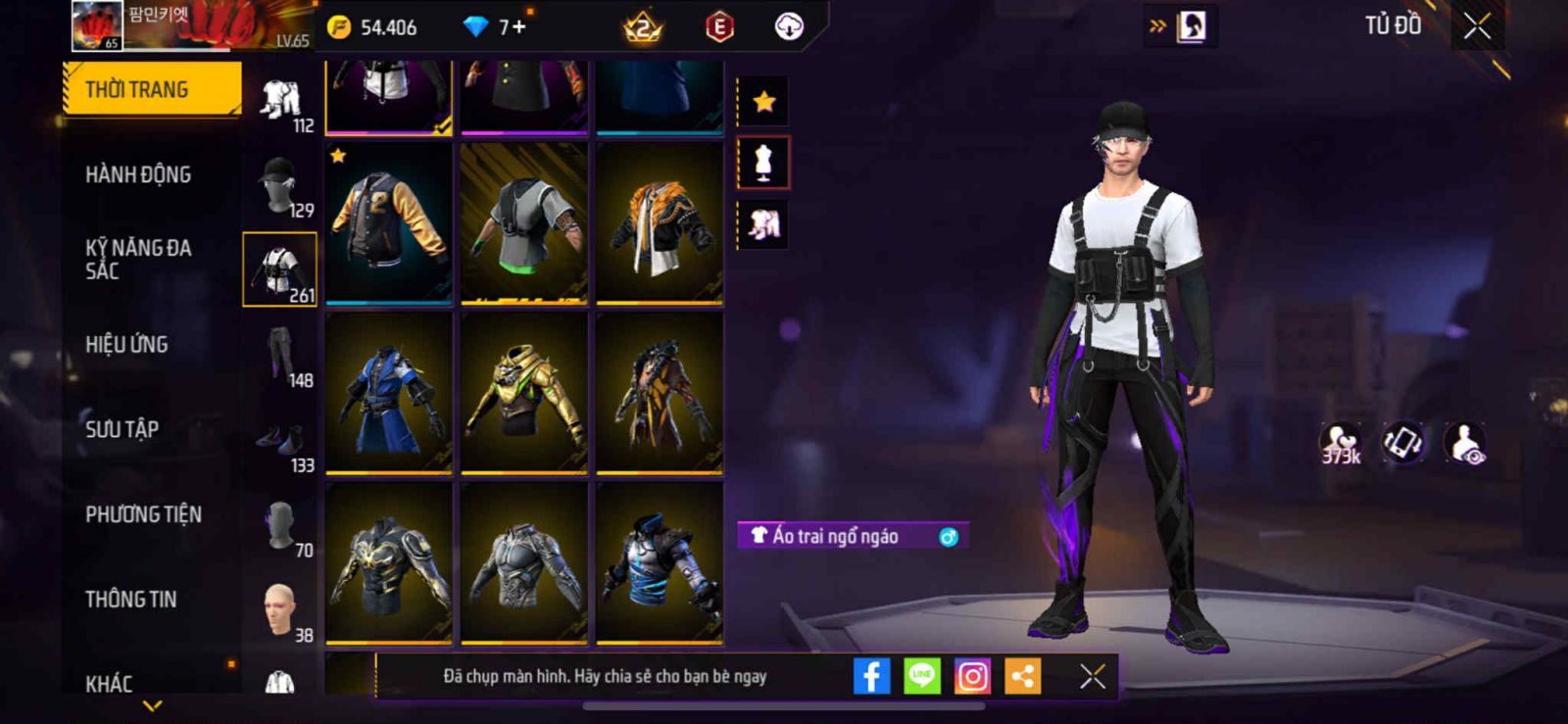Choose the Phương Tiện category
The image size is (1568, 724).
pos(143,514)
